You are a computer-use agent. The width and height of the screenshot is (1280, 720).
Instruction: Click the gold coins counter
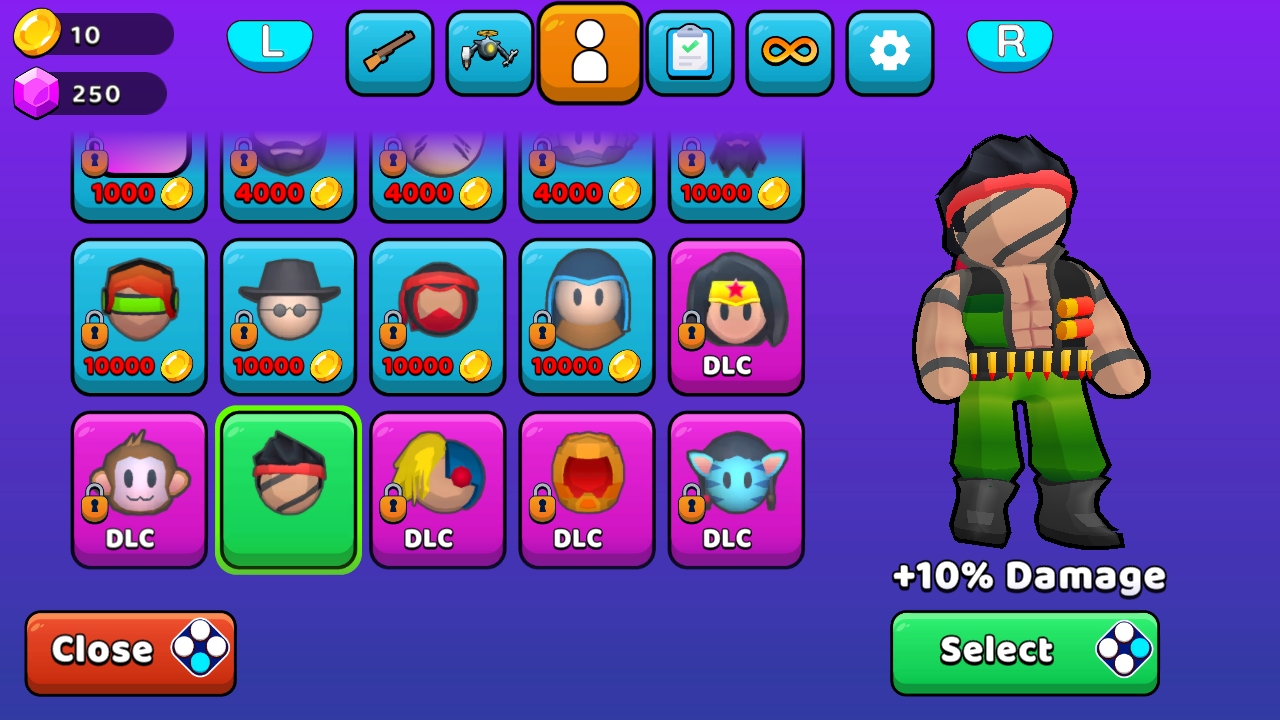90,33
